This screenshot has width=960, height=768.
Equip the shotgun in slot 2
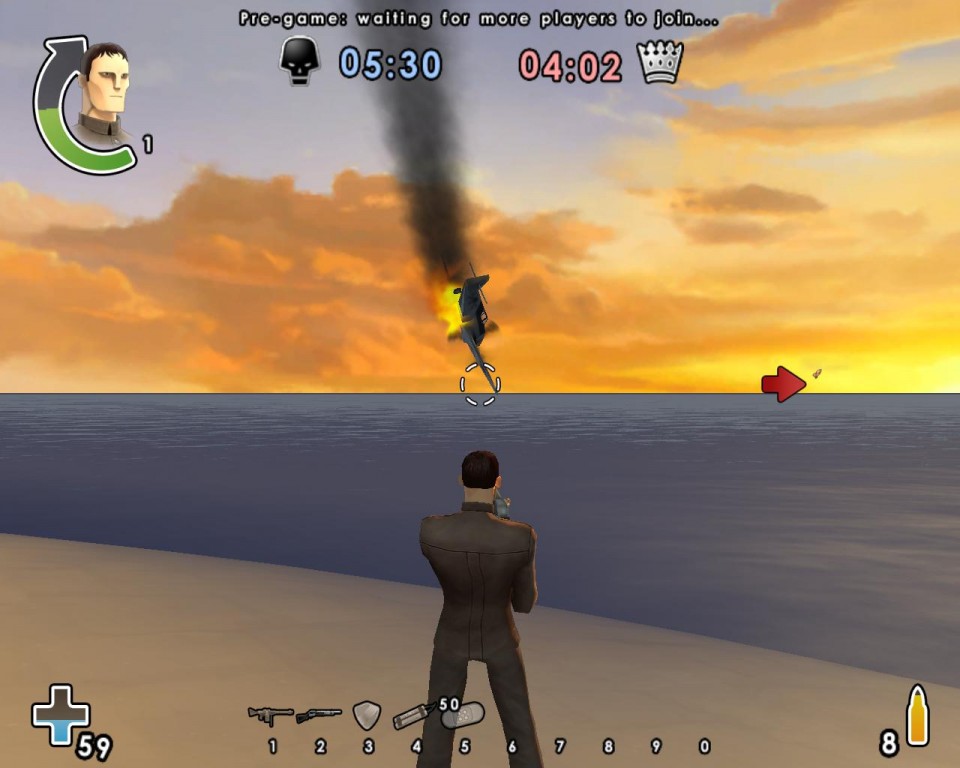[319, 716]
